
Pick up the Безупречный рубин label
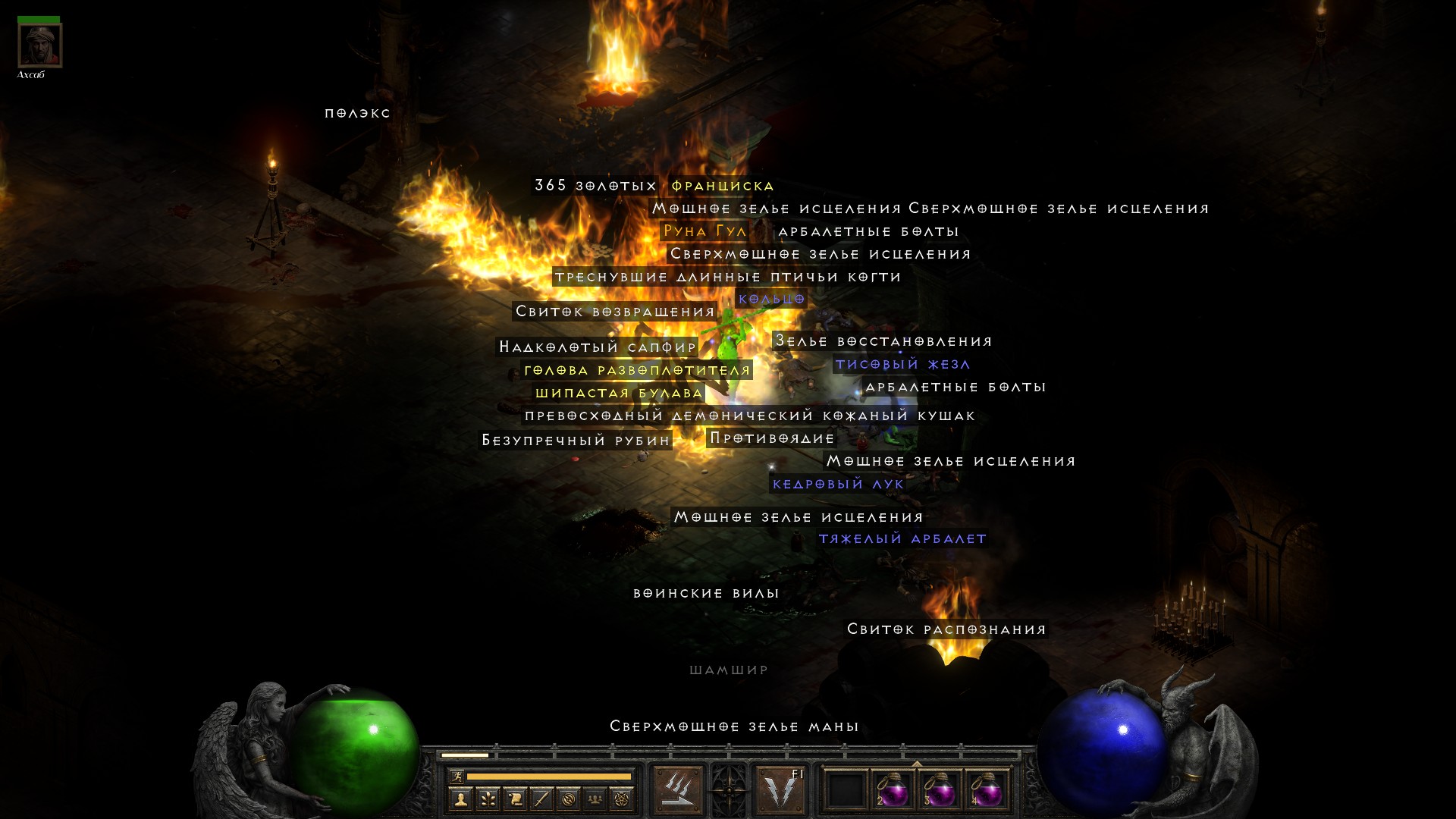[576, 441]
